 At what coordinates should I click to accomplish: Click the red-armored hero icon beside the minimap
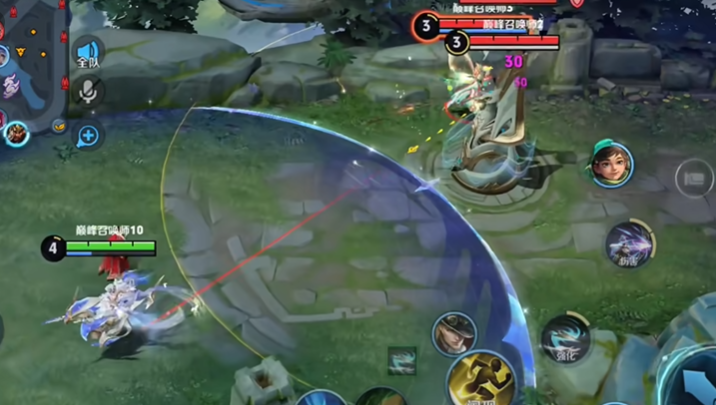pos(16,132)
